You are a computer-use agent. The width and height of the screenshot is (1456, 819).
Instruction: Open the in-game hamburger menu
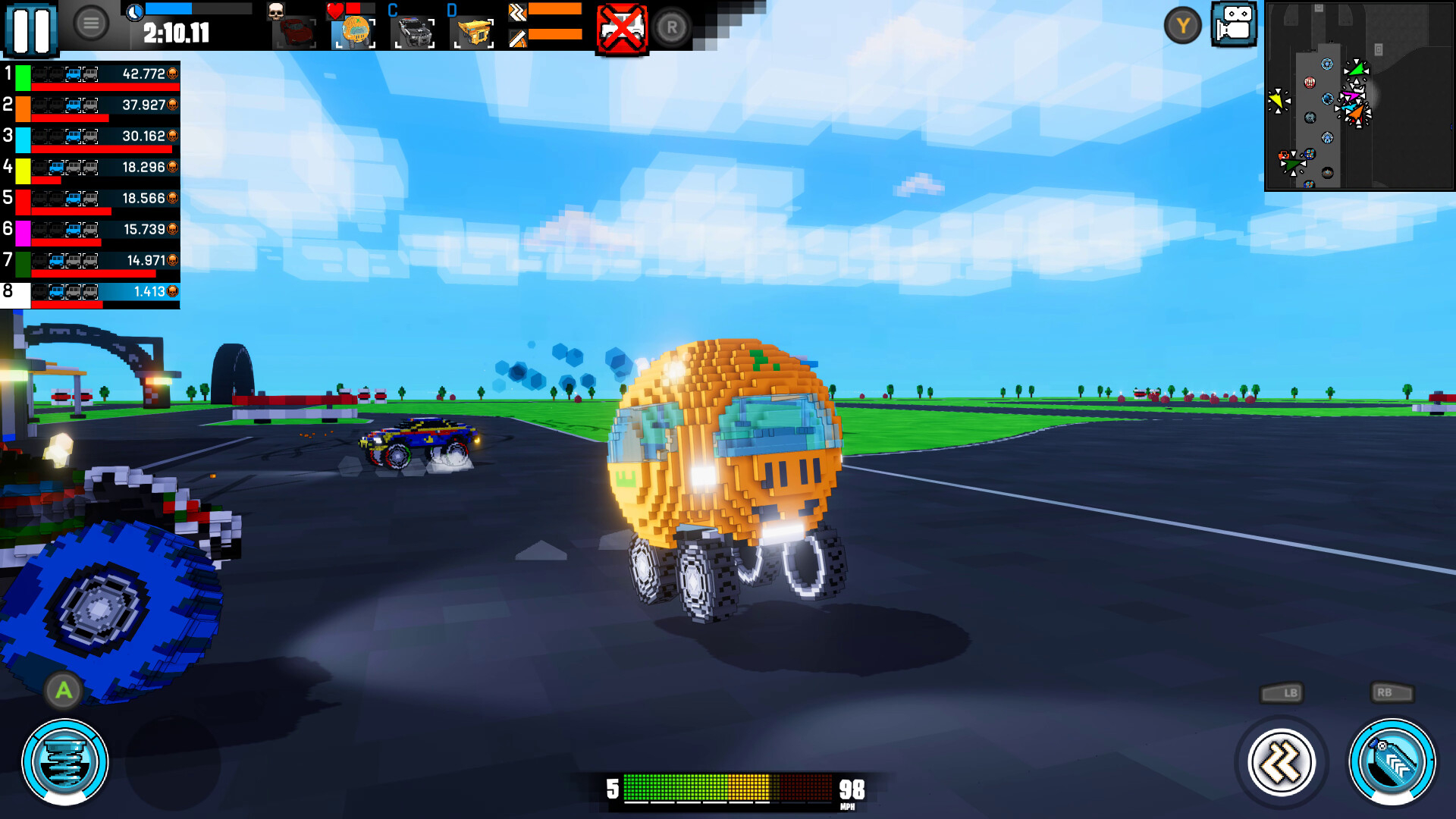click(91, 21)
